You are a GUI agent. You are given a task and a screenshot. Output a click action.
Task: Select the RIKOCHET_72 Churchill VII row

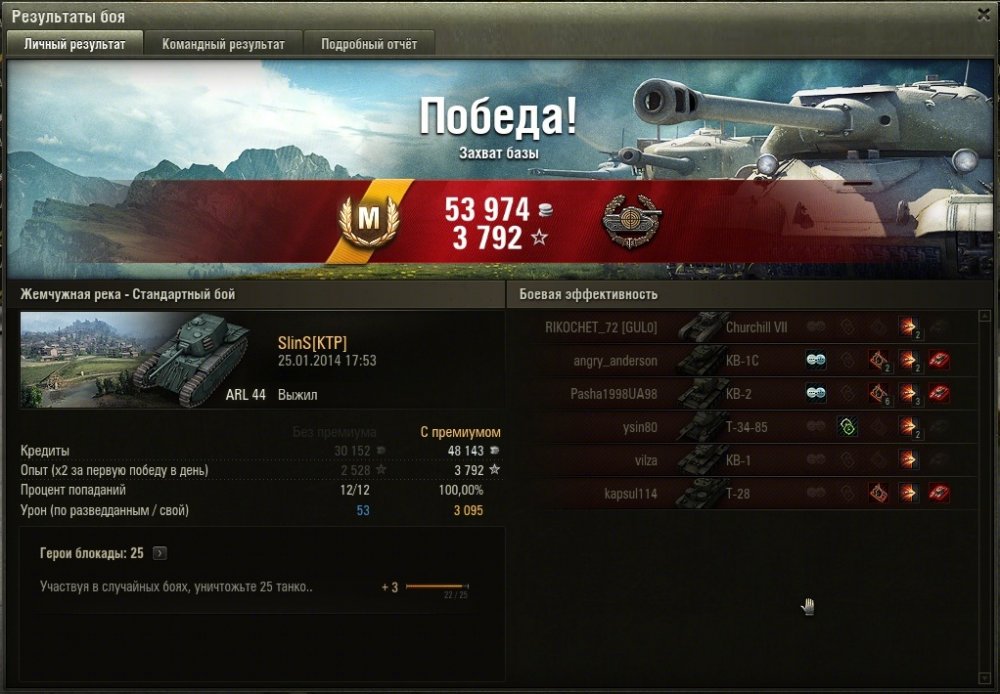[742, 327]
